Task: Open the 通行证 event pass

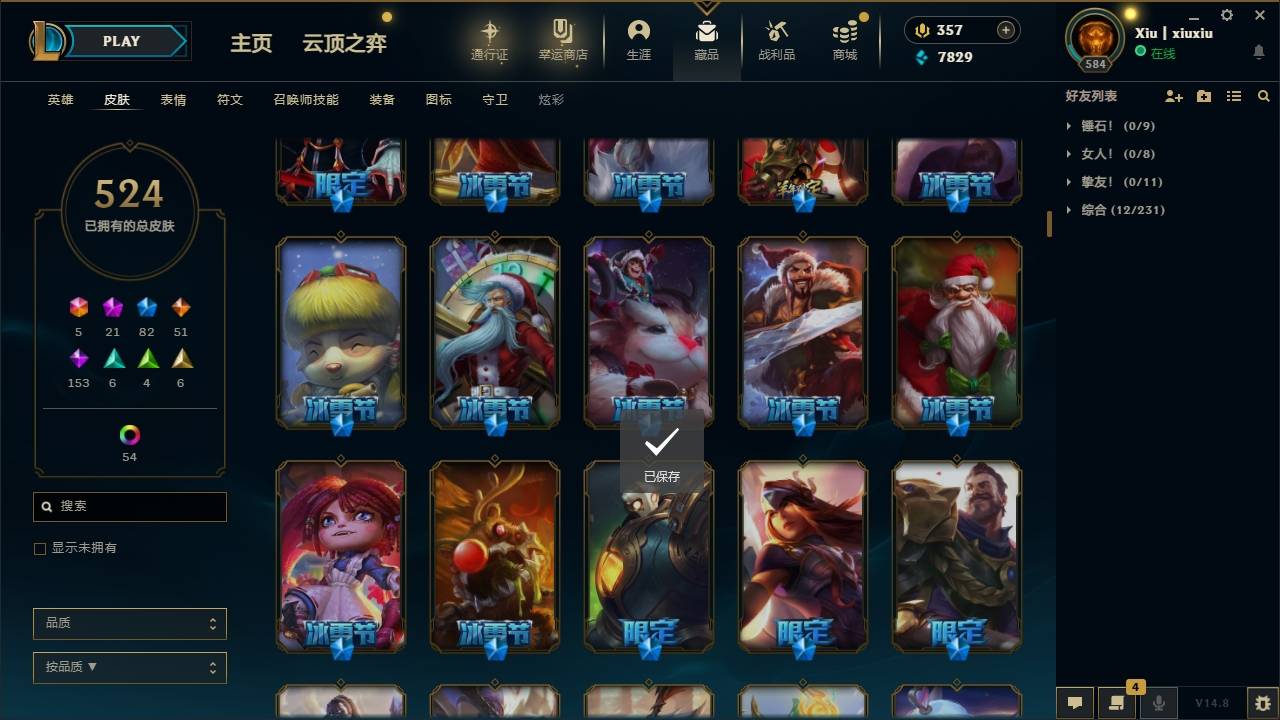Action: (491, 41)
